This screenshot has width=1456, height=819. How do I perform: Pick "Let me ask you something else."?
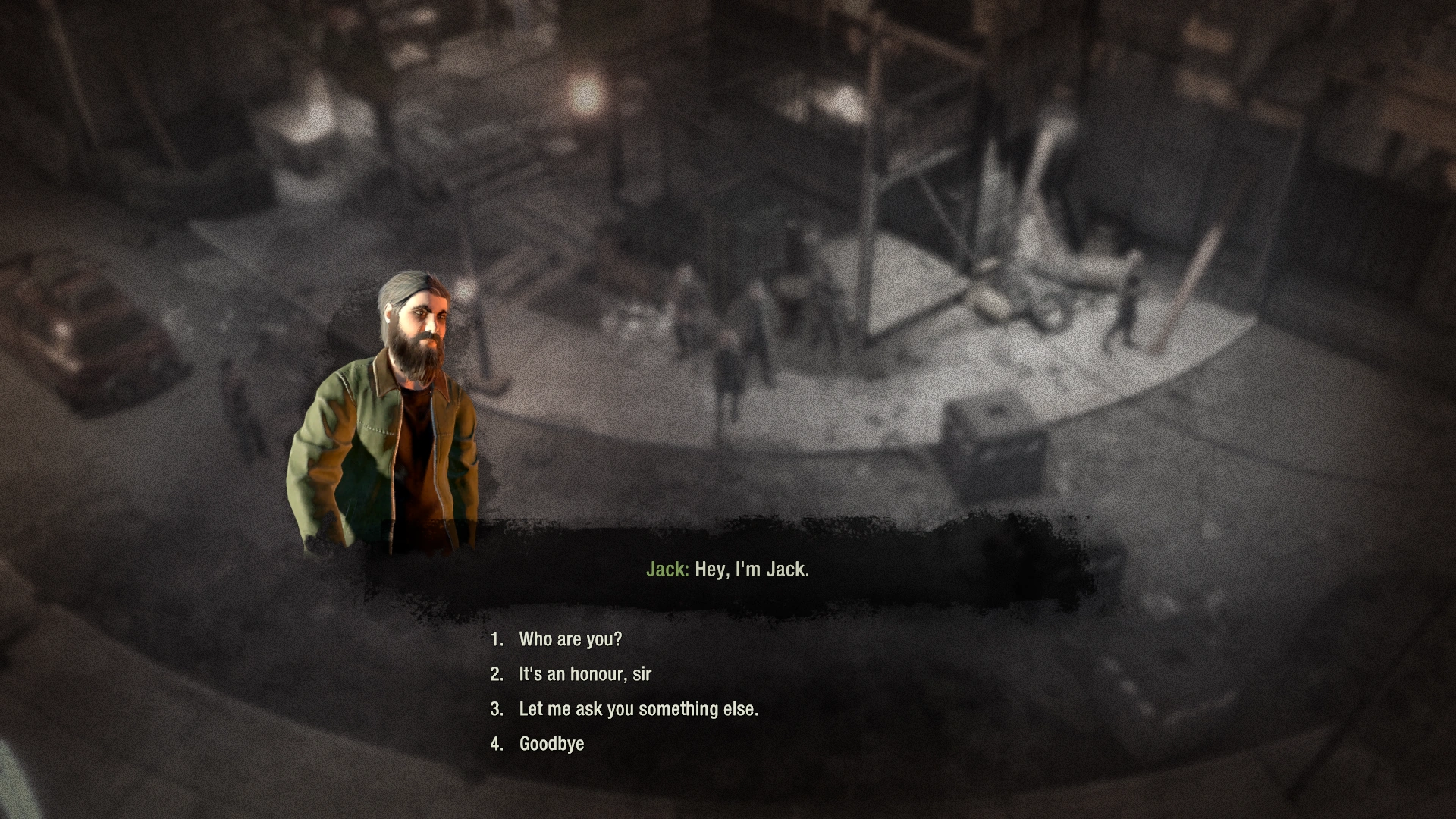[641, 709]
